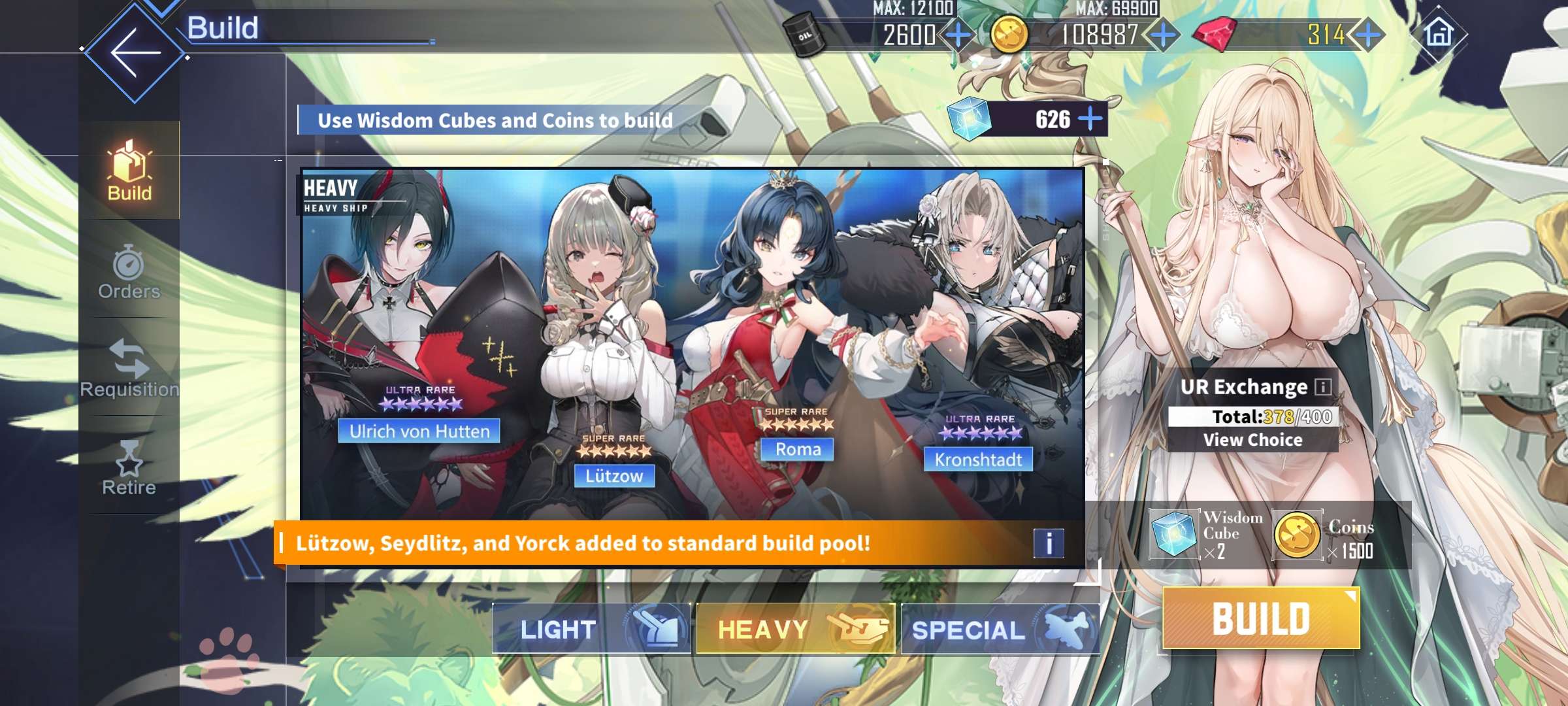Screen dimensions: 1568x706
Task: Open the Orders menu entry
Action: 129,271
